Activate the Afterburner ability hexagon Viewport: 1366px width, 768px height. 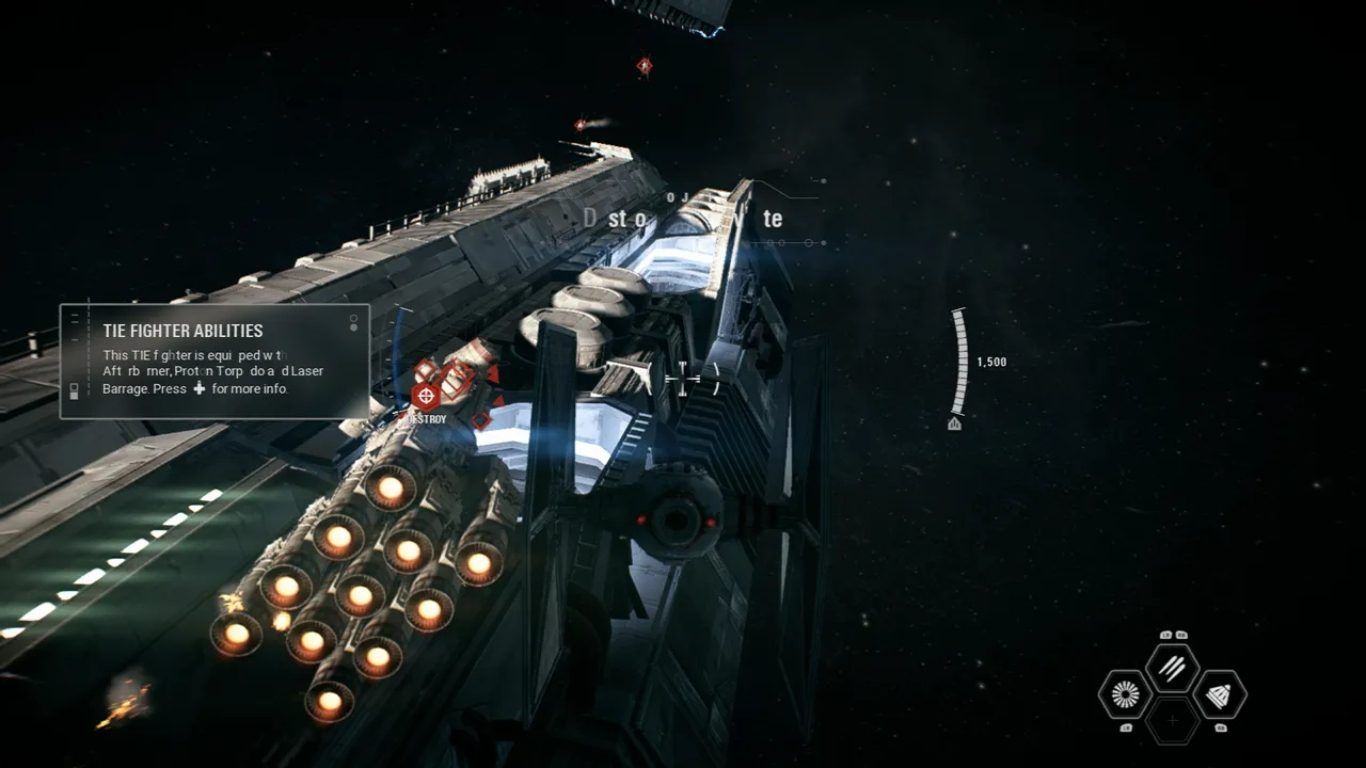[x=1123, y=694]
